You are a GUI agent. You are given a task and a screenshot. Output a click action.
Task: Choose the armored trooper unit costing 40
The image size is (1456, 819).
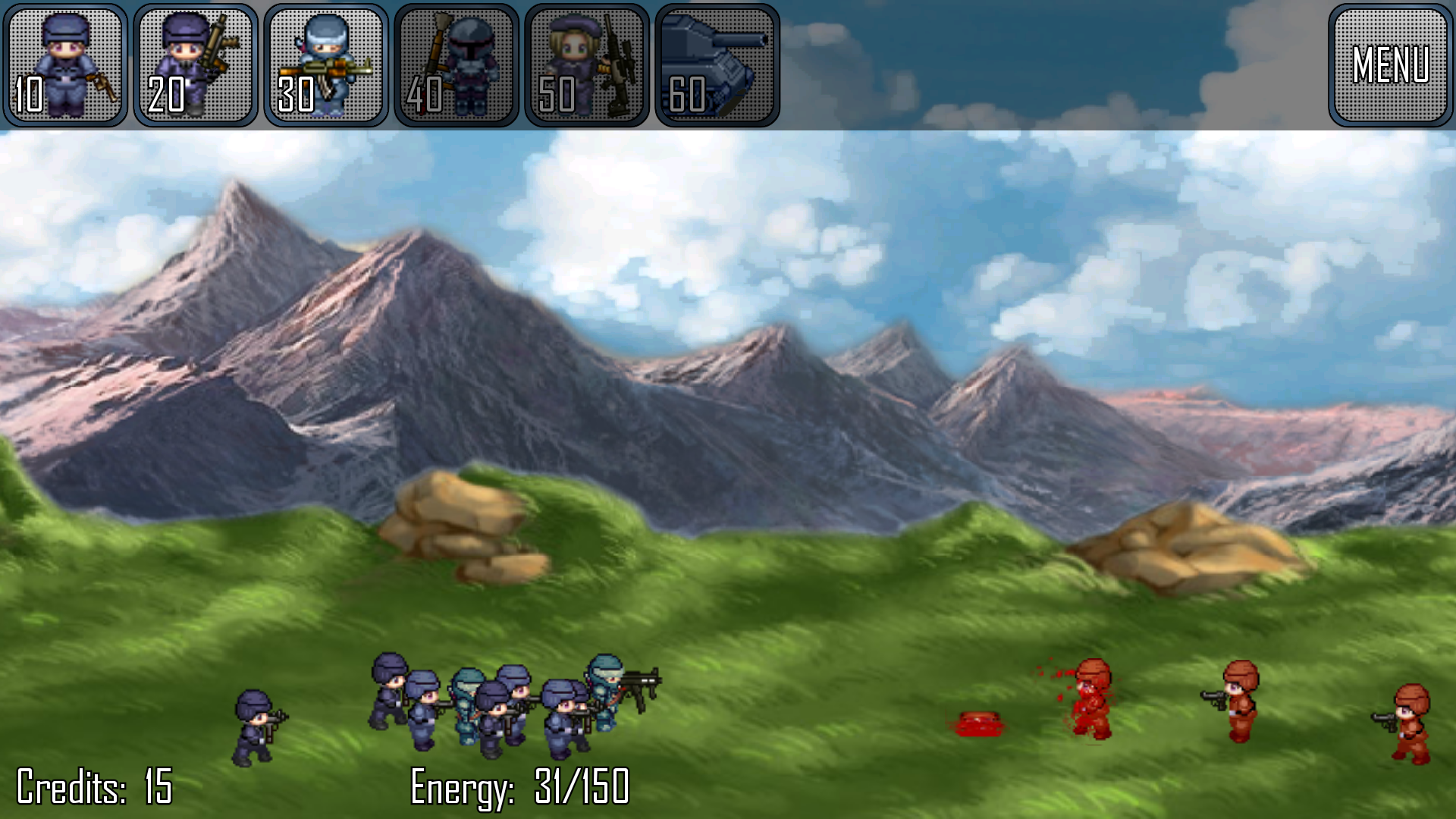[x=456, y=64]
